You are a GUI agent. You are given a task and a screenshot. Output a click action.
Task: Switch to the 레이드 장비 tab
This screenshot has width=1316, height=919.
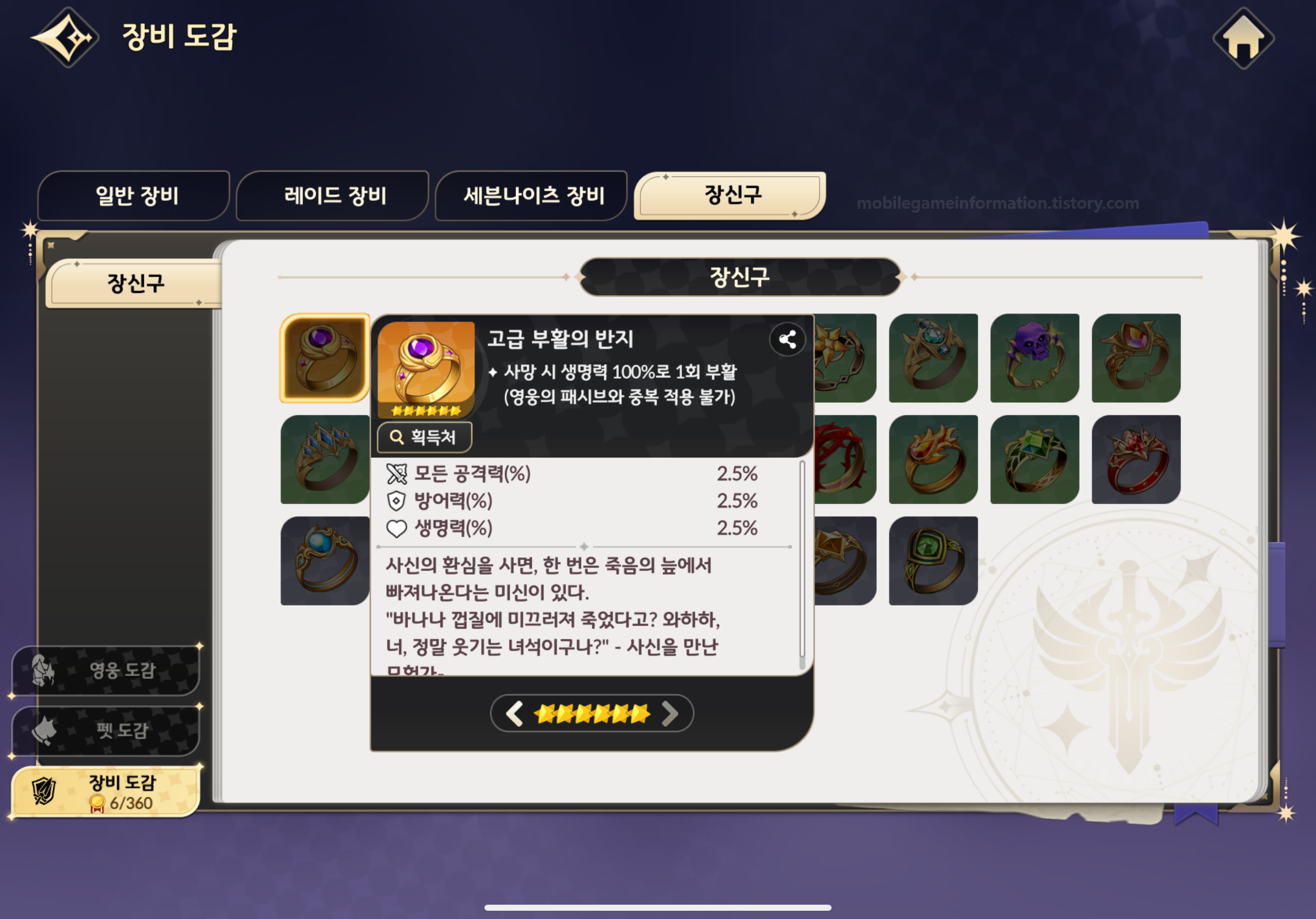pyautogui.click(x=331, y=196)
